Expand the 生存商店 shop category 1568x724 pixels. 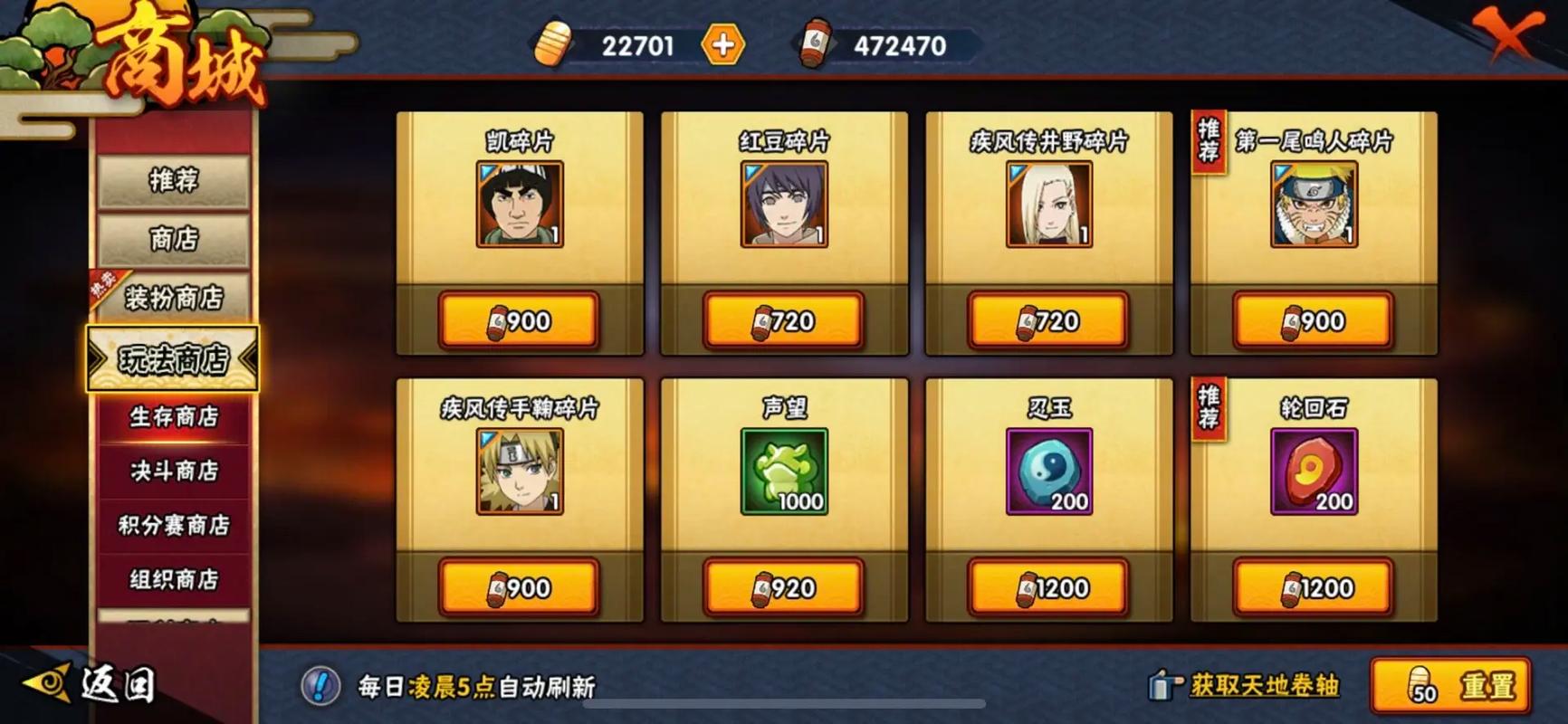tap(172, 417)
